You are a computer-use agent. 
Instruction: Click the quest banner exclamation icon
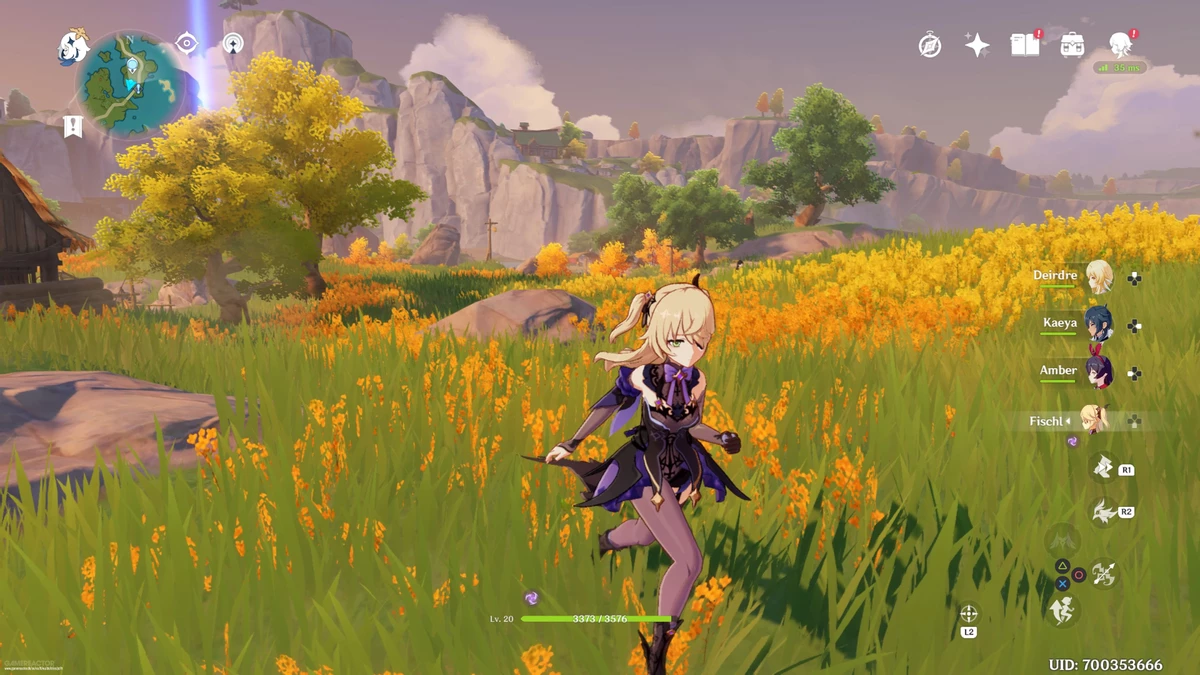coord(72,126)
